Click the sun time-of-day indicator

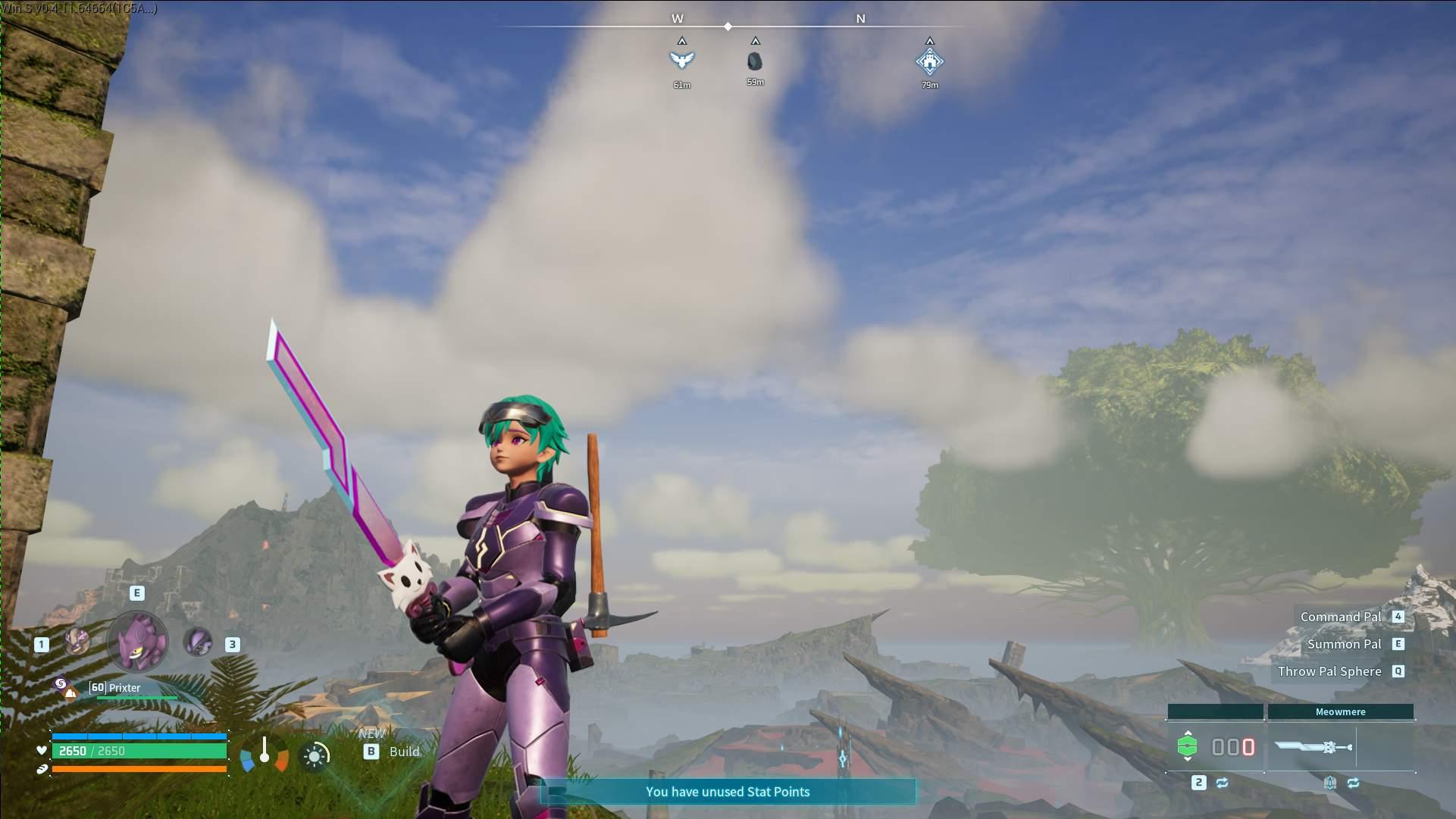click(315, 755)
